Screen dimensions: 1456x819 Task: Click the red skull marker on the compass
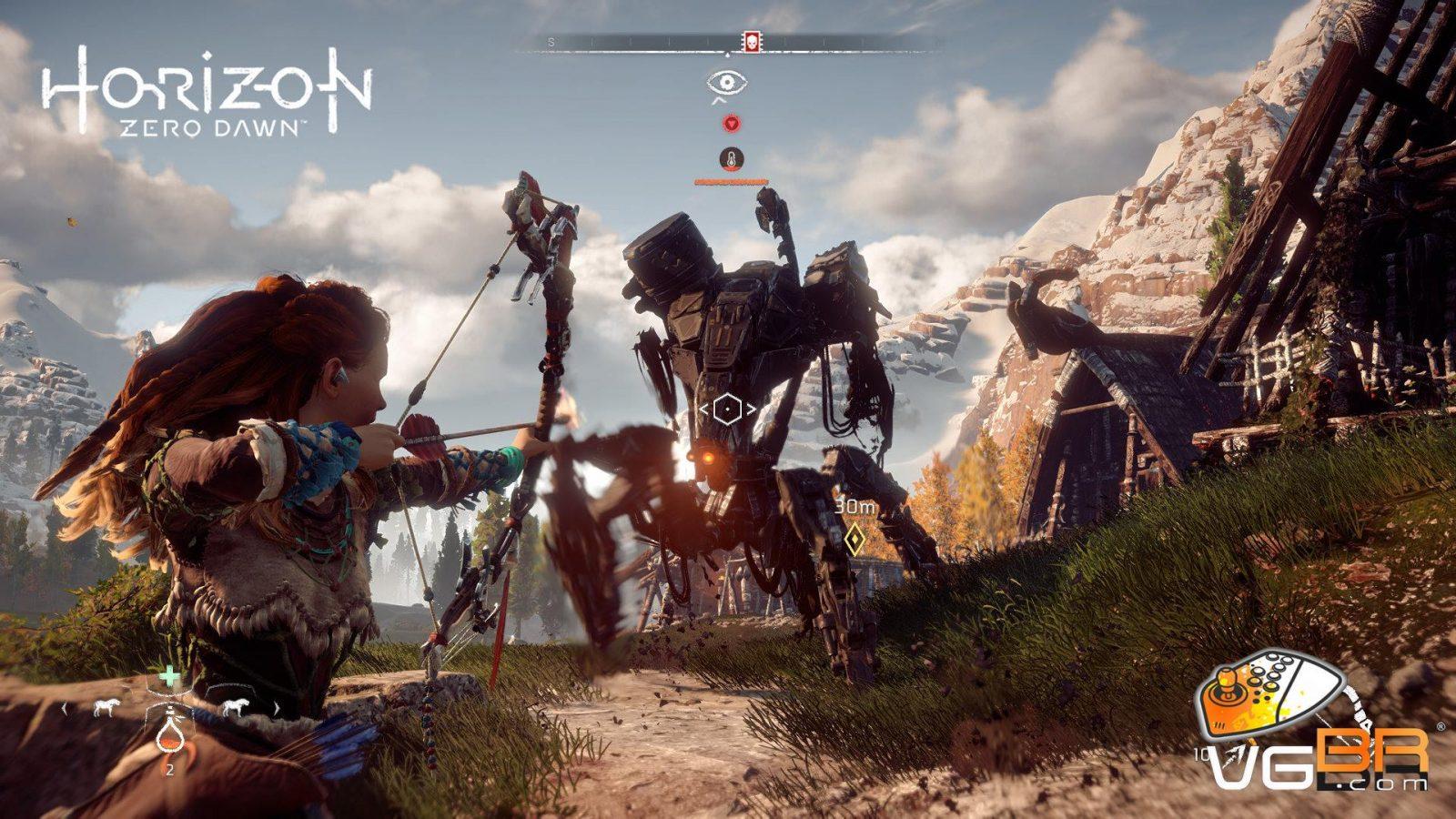coord(752,42)
